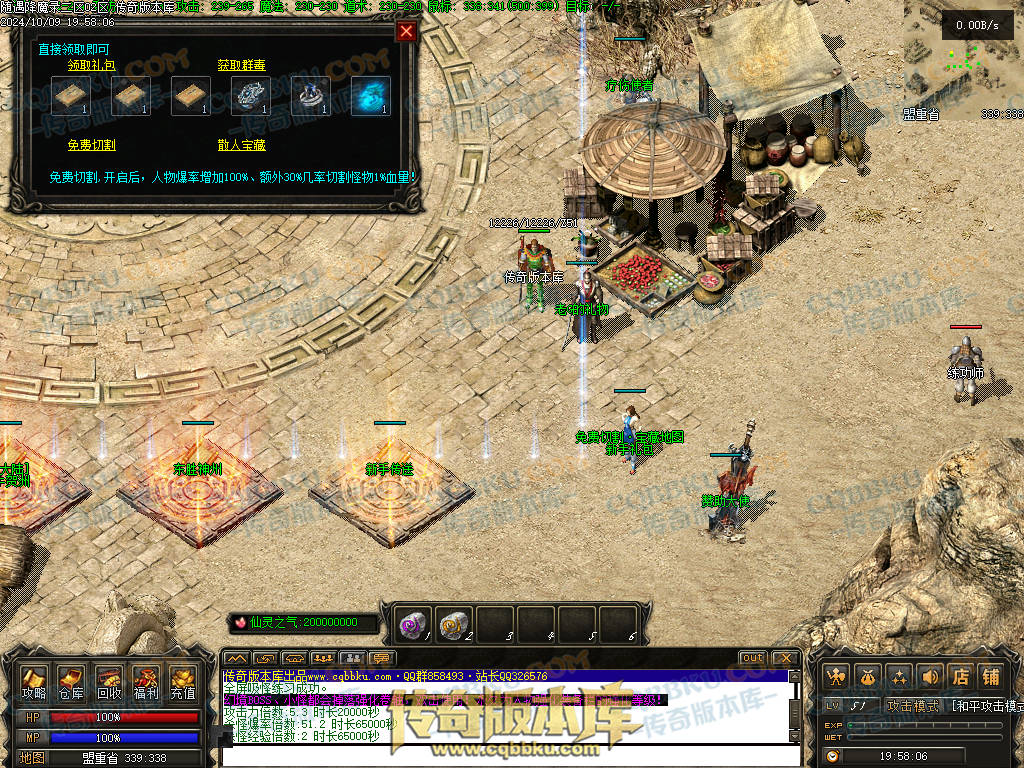The width and height of the screenshot is (1024, 768).
Task: Open the 散人宝藏 treasure link
Action: pos(241,145)
